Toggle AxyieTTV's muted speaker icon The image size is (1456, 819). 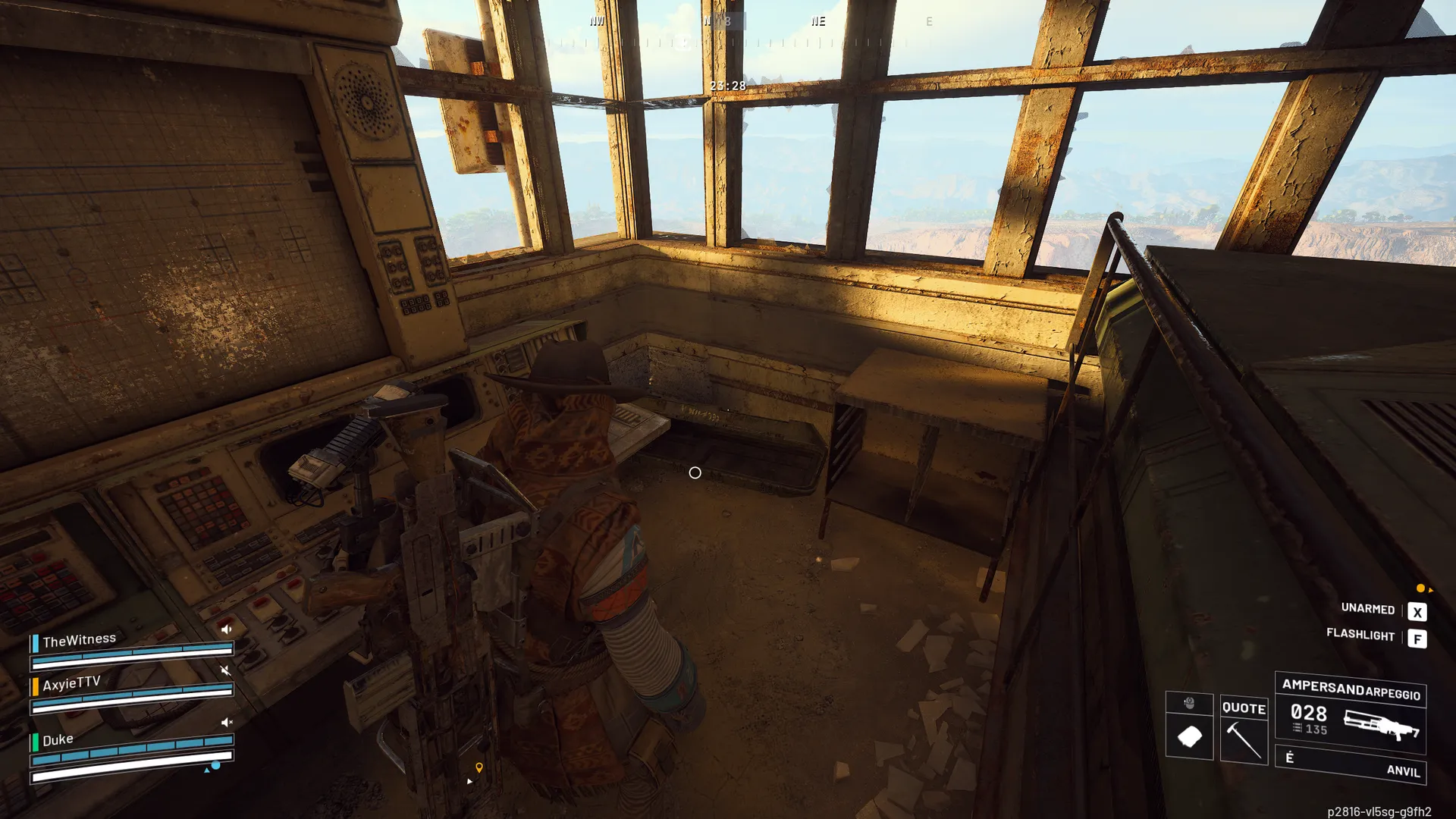click(x=225, y=670)
